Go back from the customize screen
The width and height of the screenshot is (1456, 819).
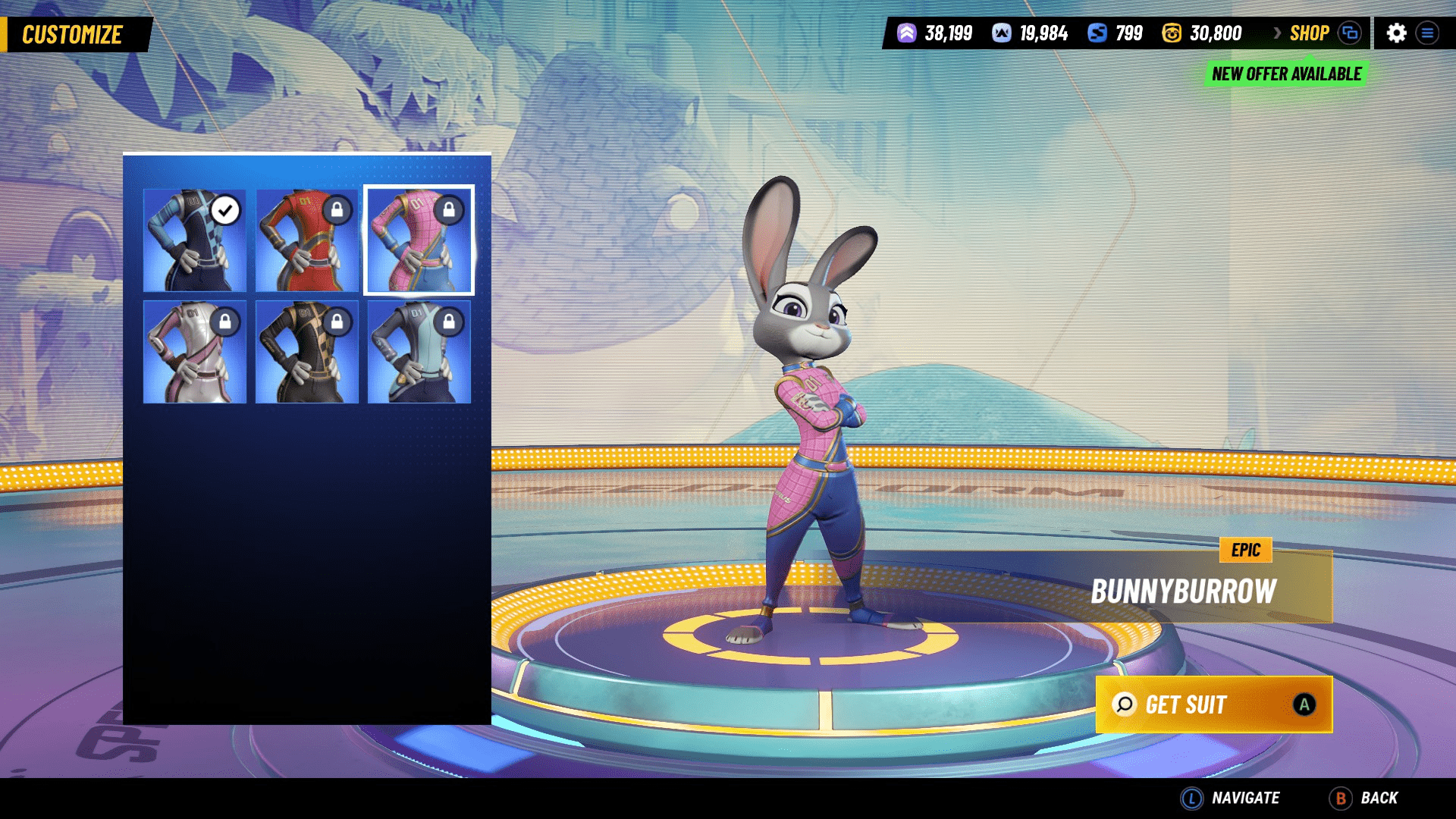(x=1363, y=798)
